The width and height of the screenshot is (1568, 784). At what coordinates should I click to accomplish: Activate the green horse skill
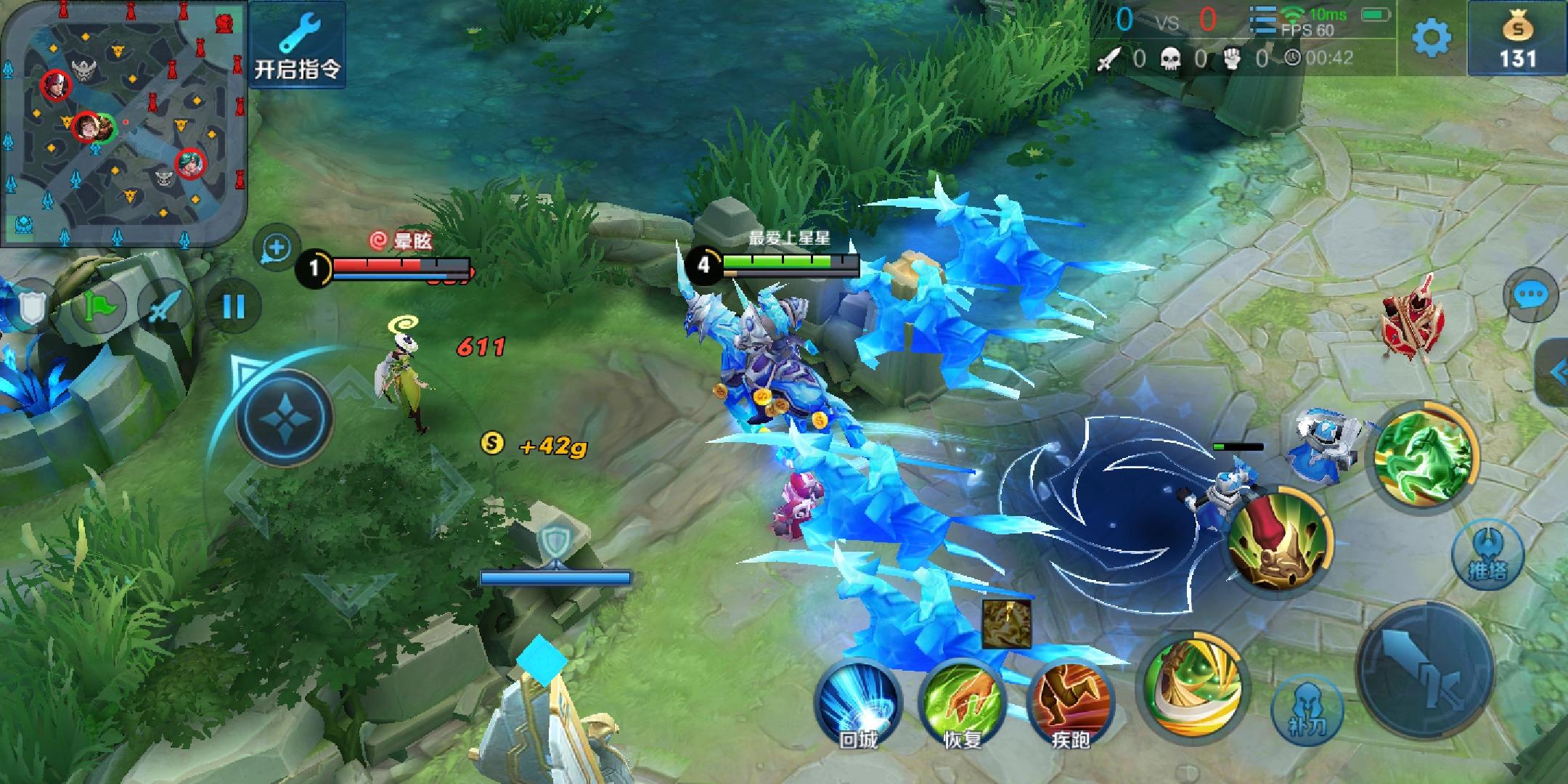[1425, 456]
